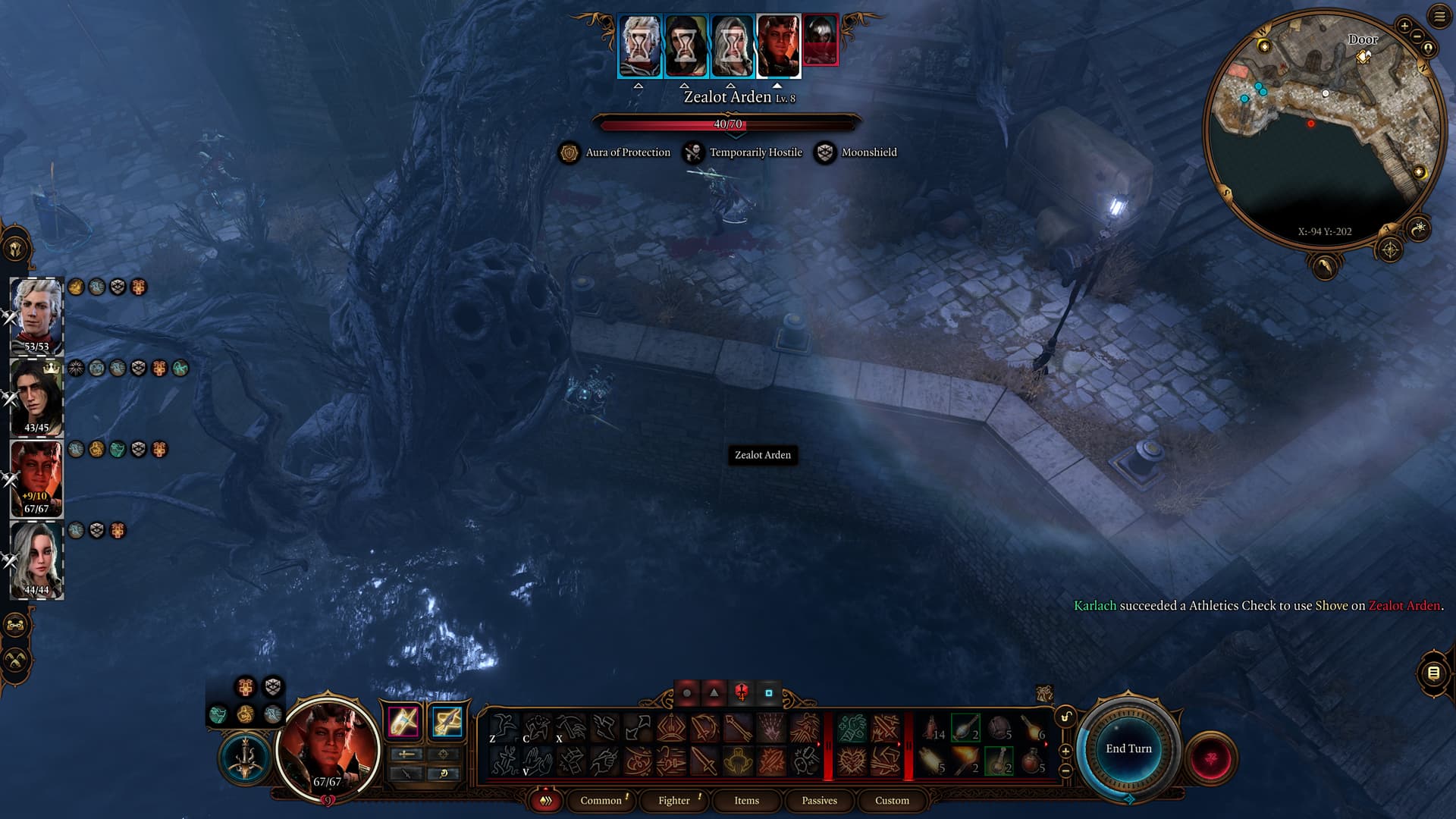Zoom in the minimap with the plus button
The image size is (1456, 819).
tap(1404, 26)
